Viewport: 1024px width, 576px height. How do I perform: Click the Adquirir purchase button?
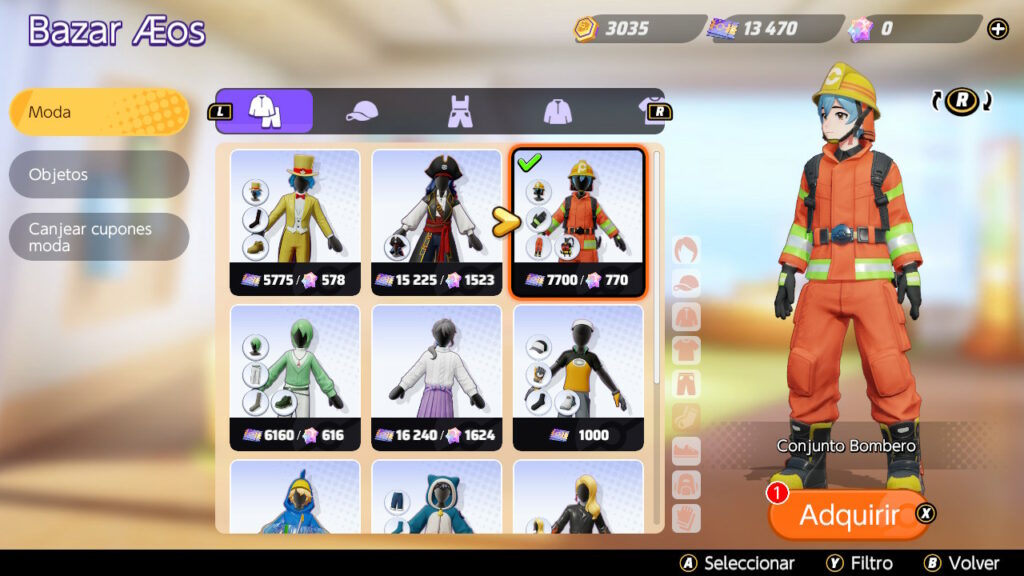(x=849, y=515)
